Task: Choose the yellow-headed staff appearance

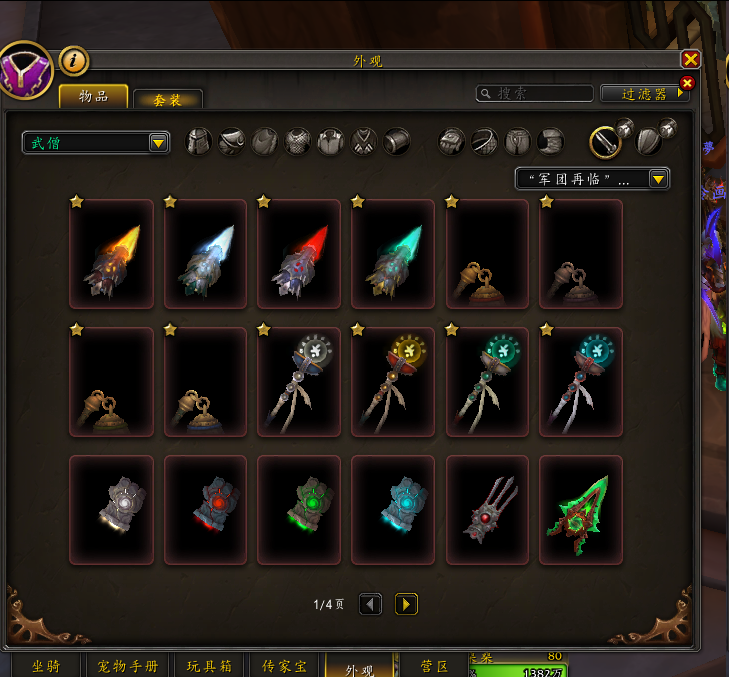Action: click(393, 382)
